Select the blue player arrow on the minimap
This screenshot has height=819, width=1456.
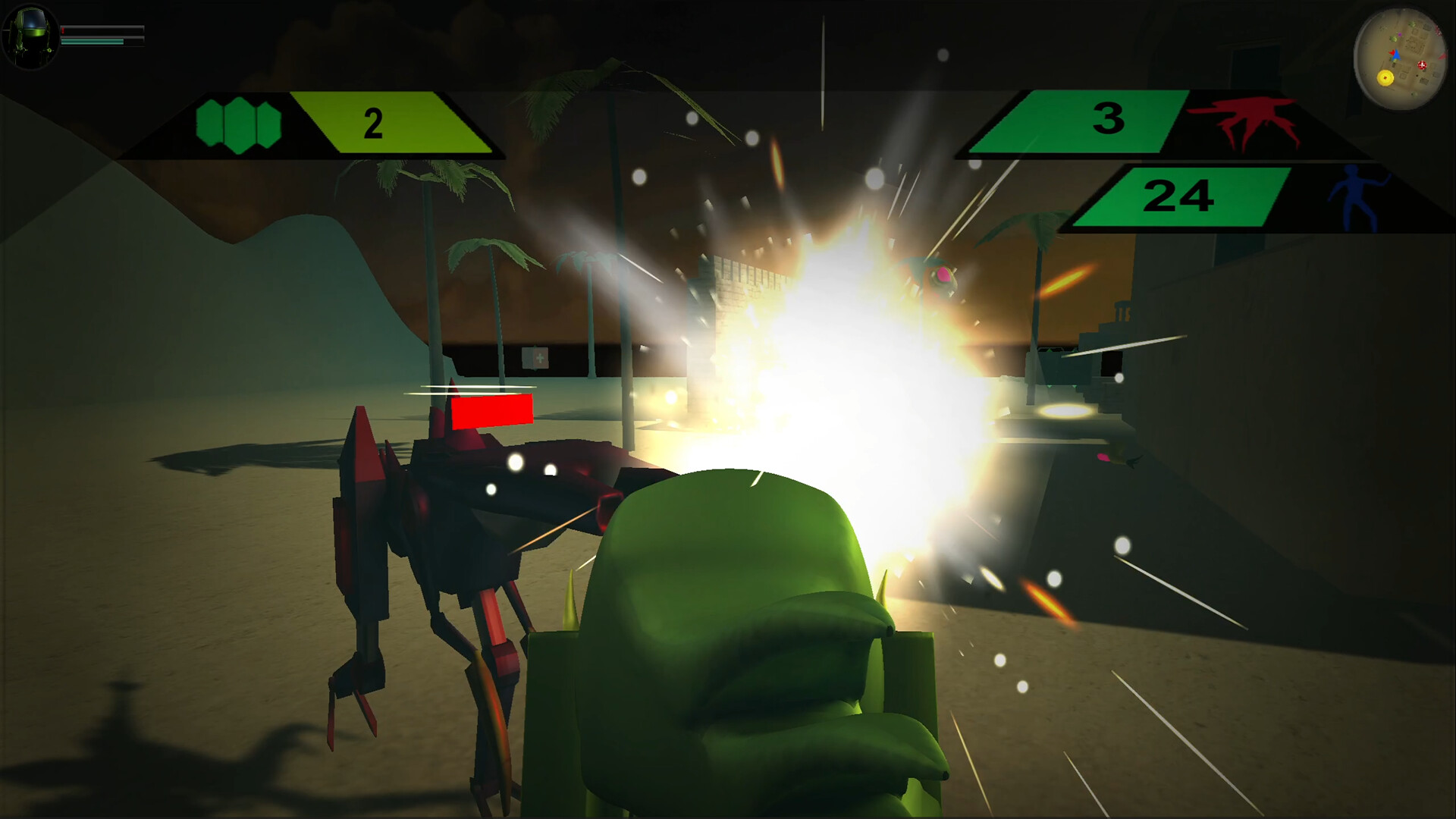tap(1396, 55)
